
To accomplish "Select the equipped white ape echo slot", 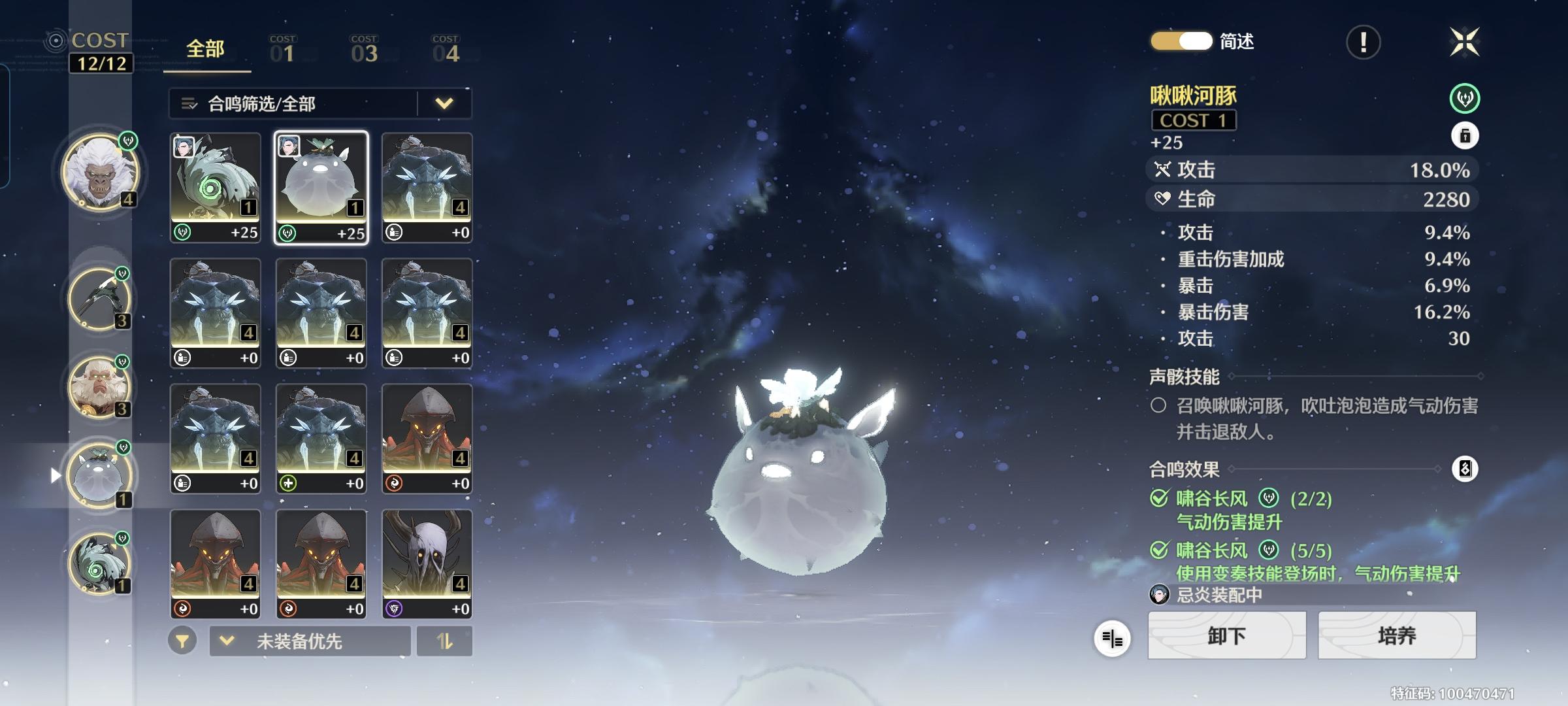I will 100,172.
